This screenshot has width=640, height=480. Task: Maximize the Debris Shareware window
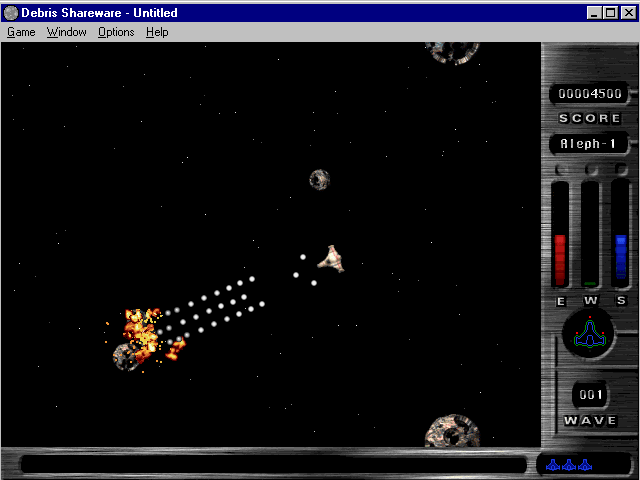coord(610,13)
